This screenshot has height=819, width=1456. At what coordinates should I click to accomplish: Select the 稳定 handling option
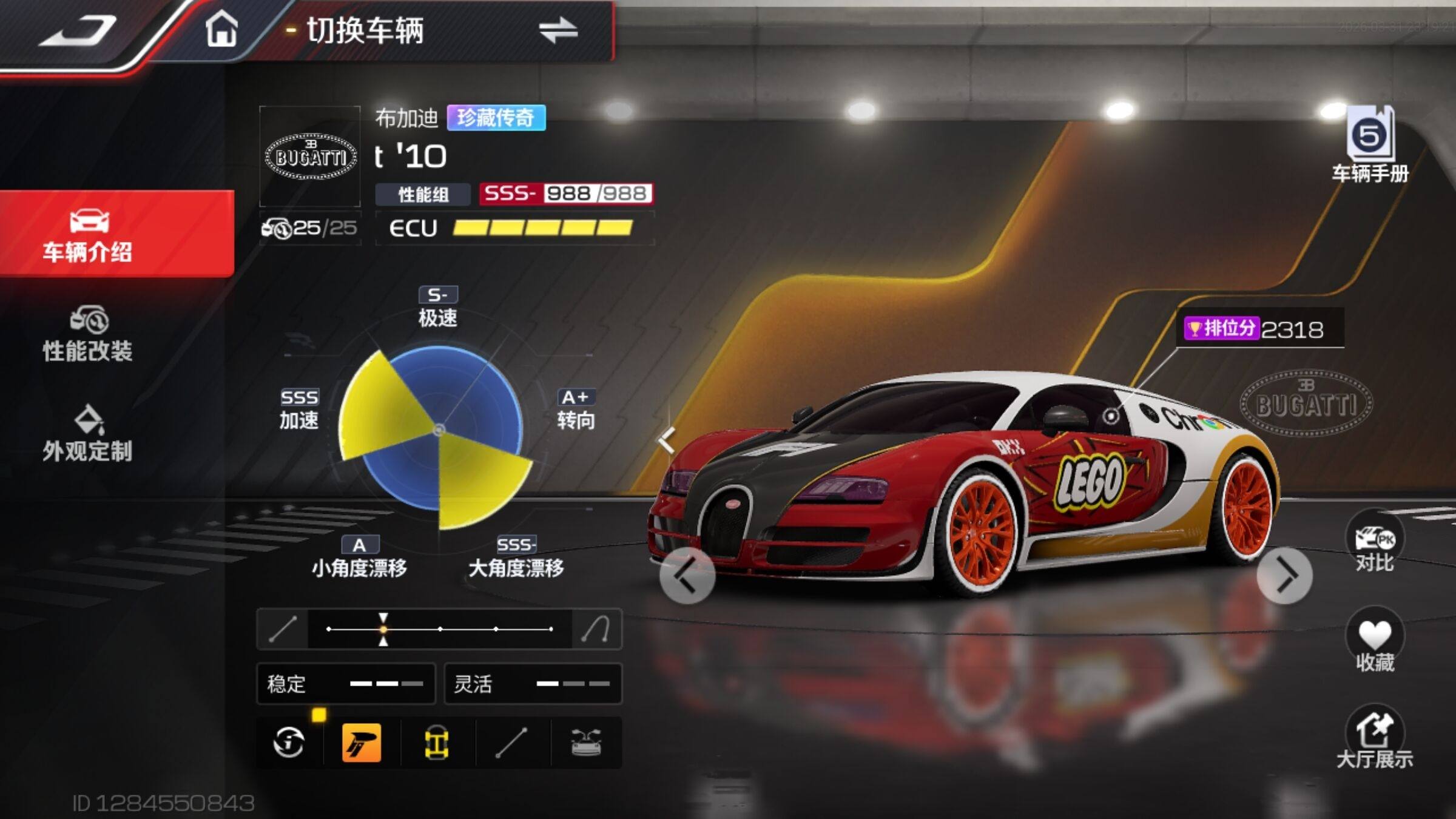pyautogui.click(x=346, y=684)
